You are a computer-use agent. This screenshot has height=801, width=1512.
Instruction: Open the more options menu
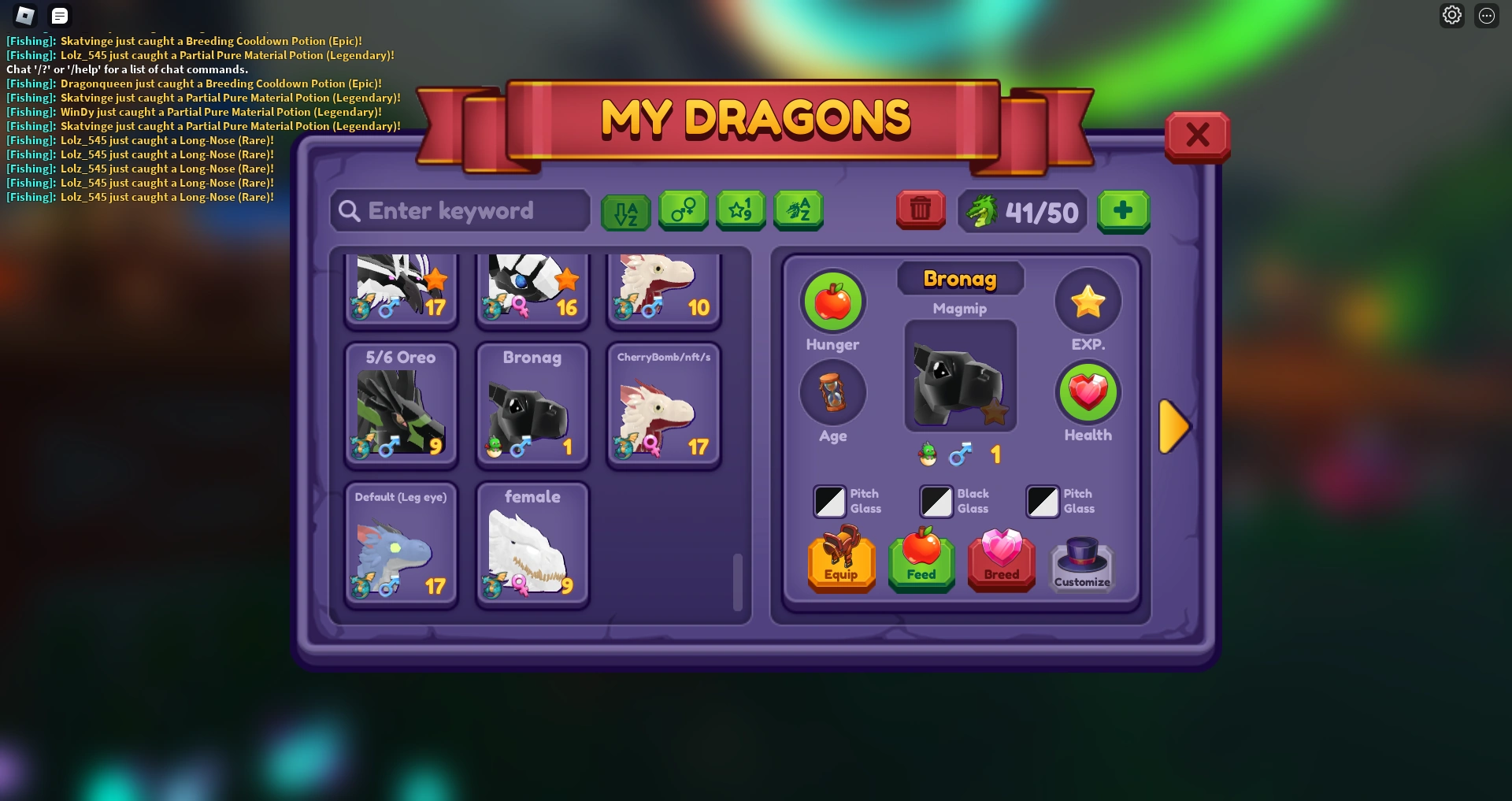pyautogui.click(x=1488, y=14)
